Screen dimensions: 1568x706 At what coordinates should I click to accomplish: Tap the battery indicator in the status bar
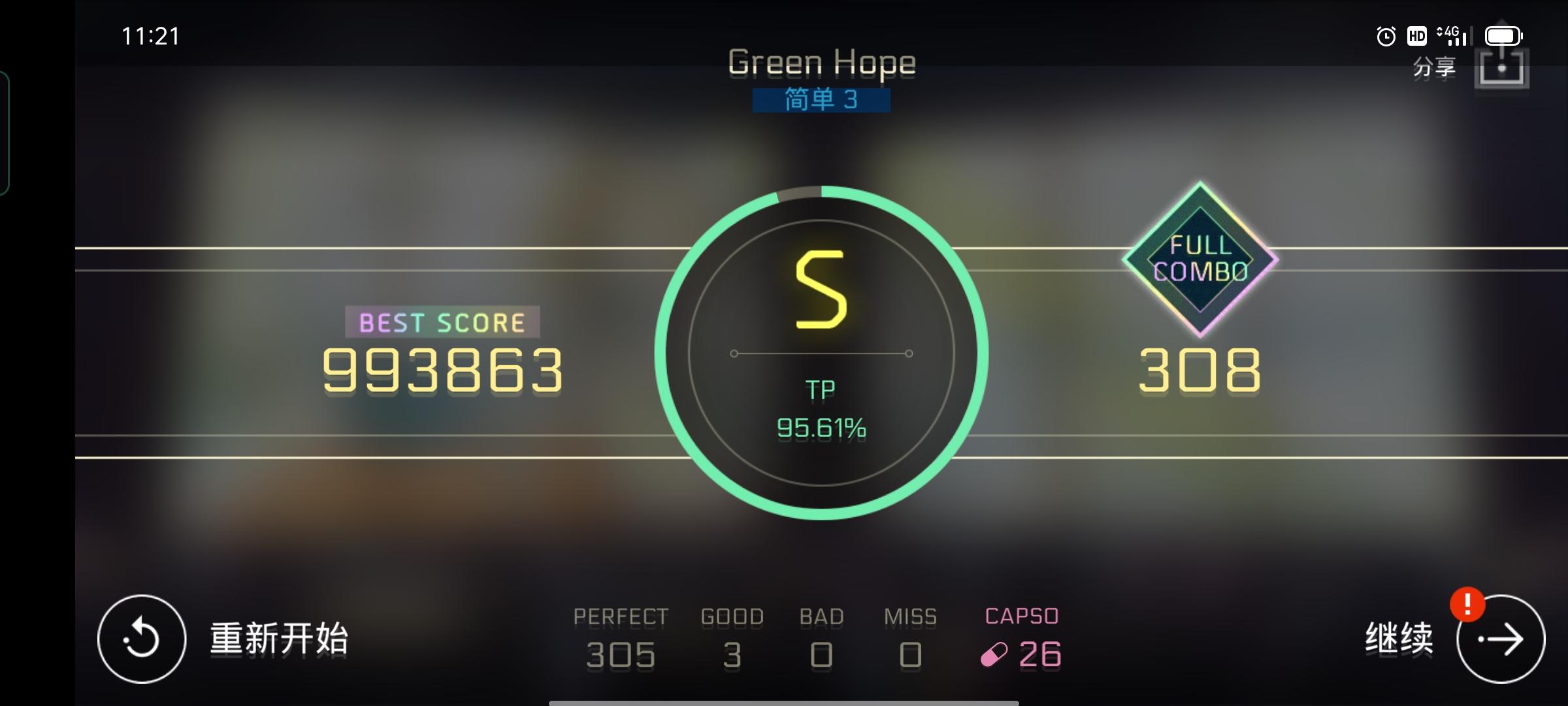coord(1504,36)
